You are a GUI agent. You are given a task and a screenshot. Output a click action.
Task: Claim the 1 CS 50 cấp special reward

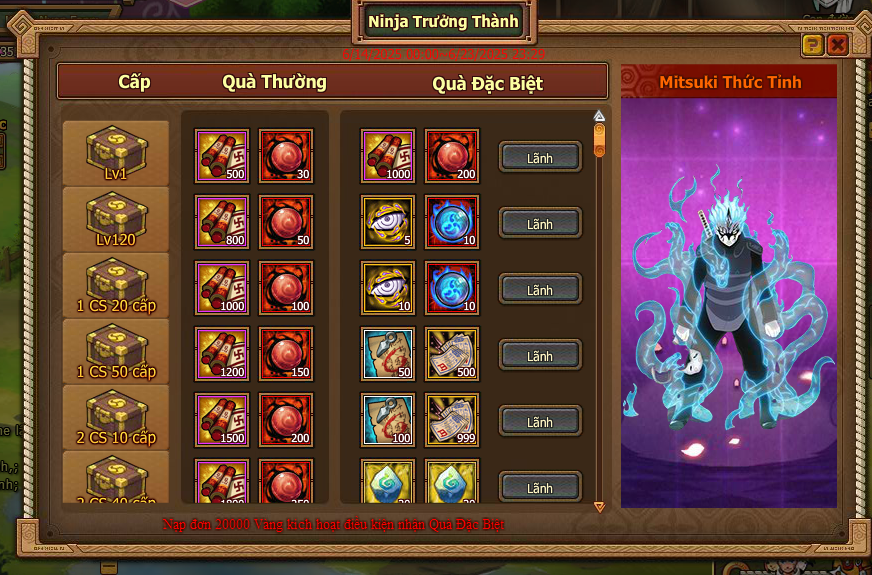point(540,356)
